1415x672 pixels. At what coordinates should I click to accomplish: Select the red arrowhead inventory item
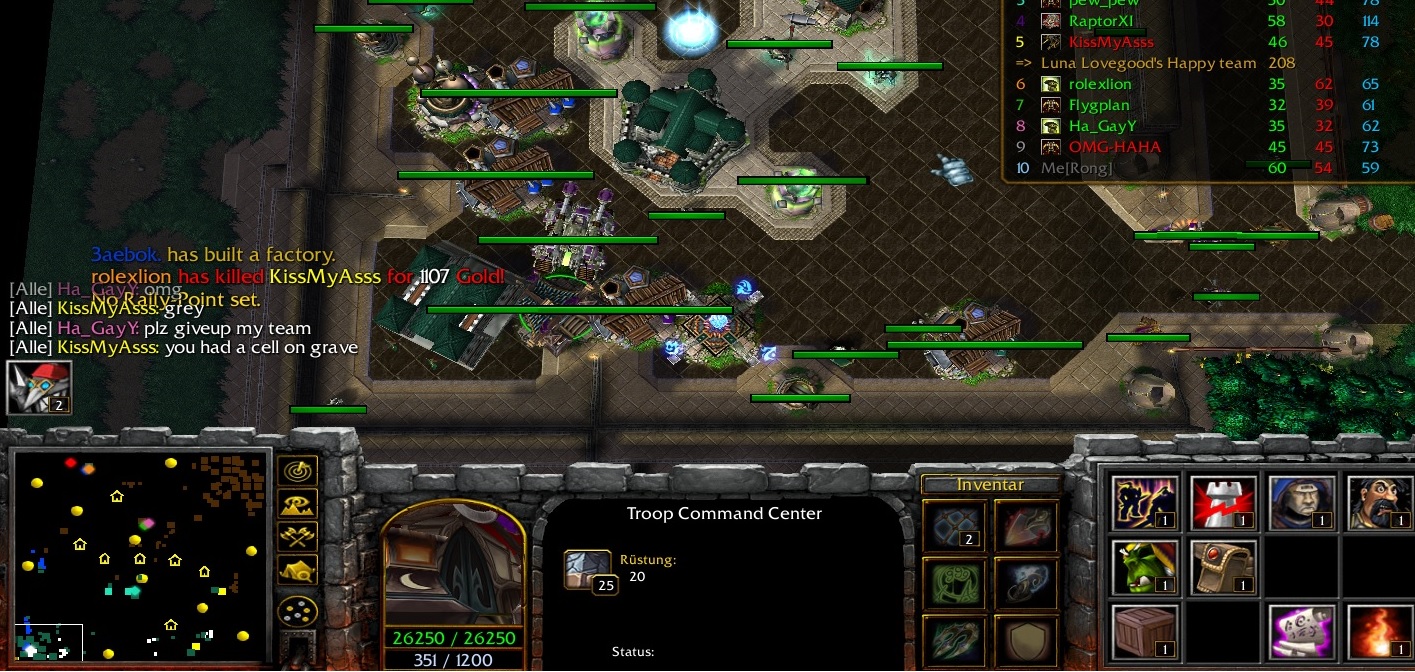pyautogui.click(x=1025, y=526)
